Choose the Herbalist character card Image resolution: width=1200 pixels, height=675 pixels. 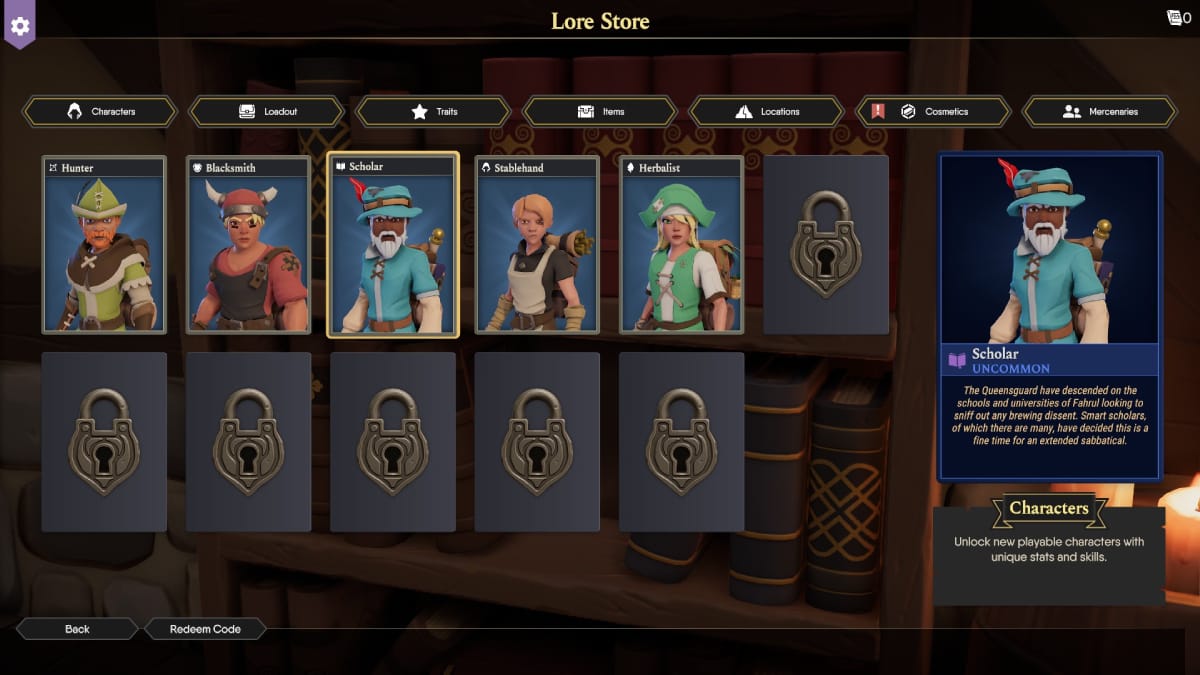682,245
